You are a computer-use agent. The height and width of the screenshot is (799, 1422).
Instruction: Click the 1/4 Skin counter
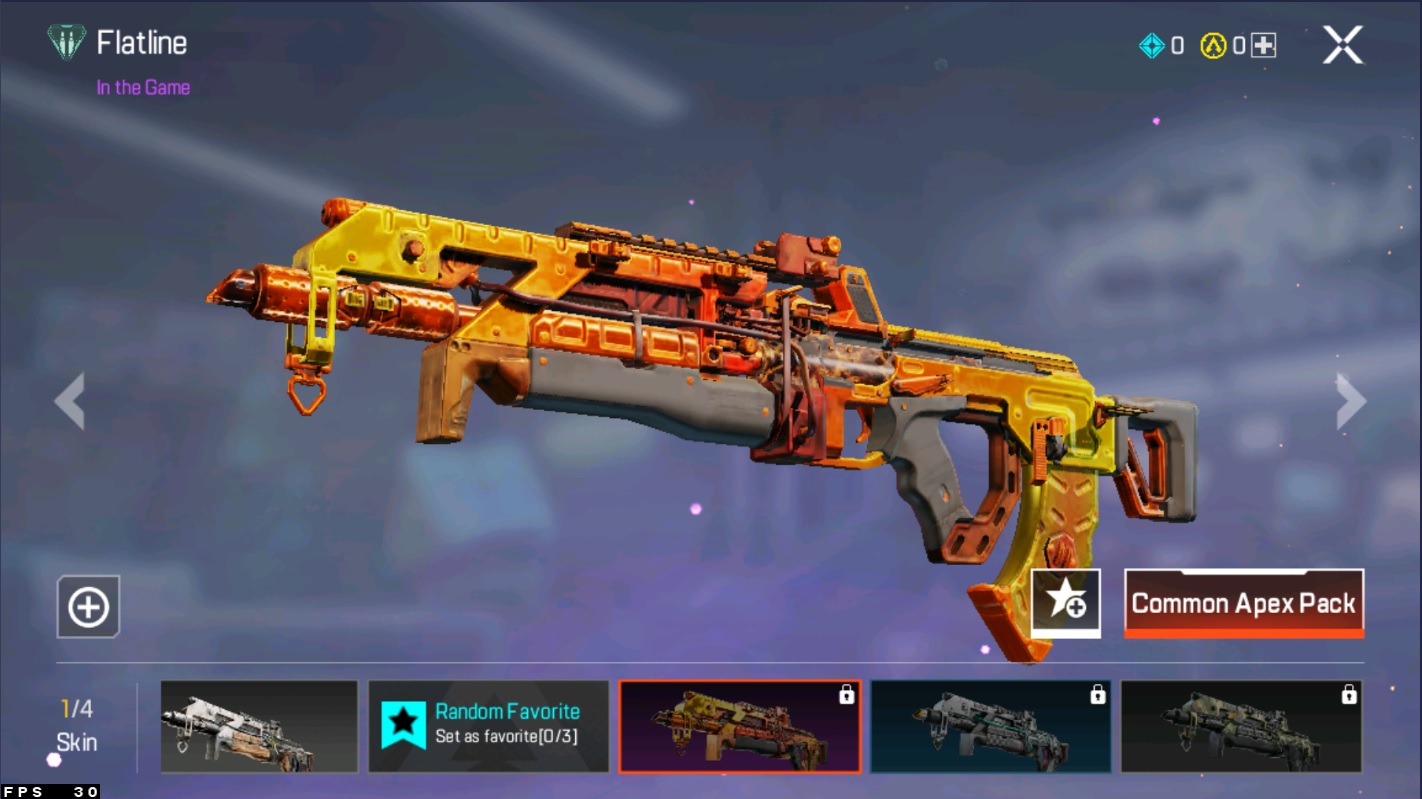[78, 715]
